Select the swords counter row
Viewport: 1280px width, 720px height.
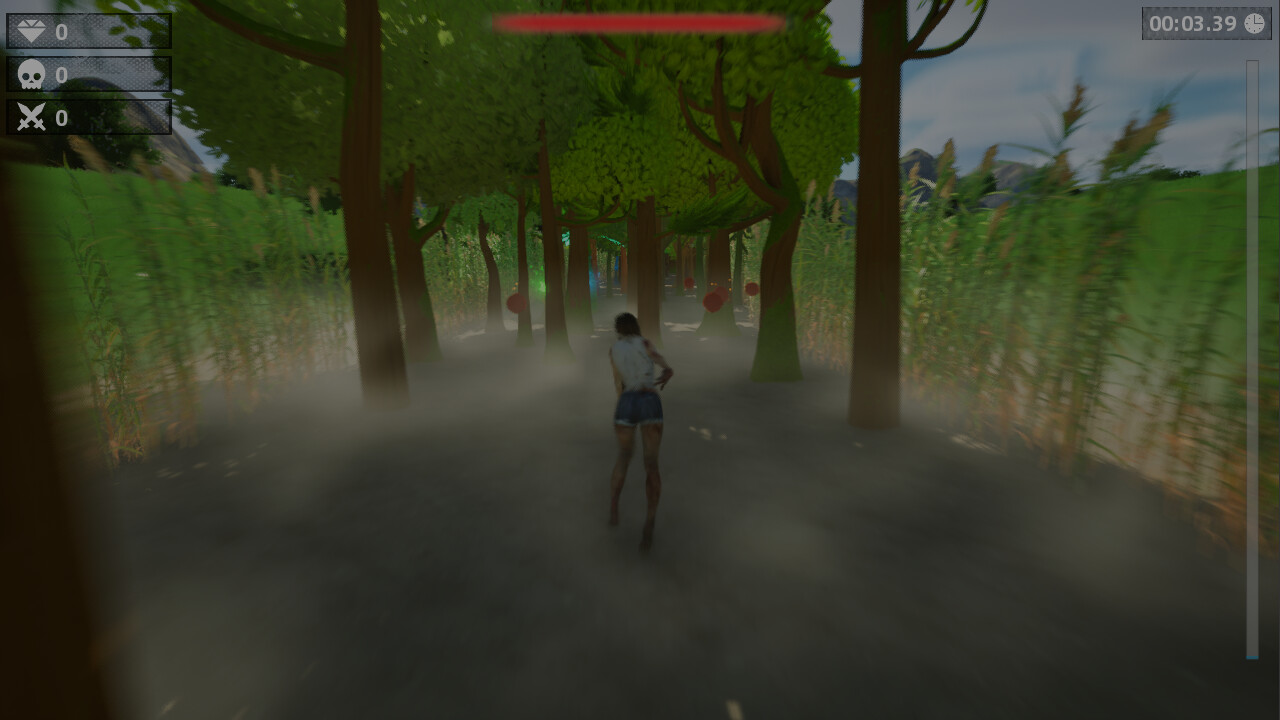(88, 117)
